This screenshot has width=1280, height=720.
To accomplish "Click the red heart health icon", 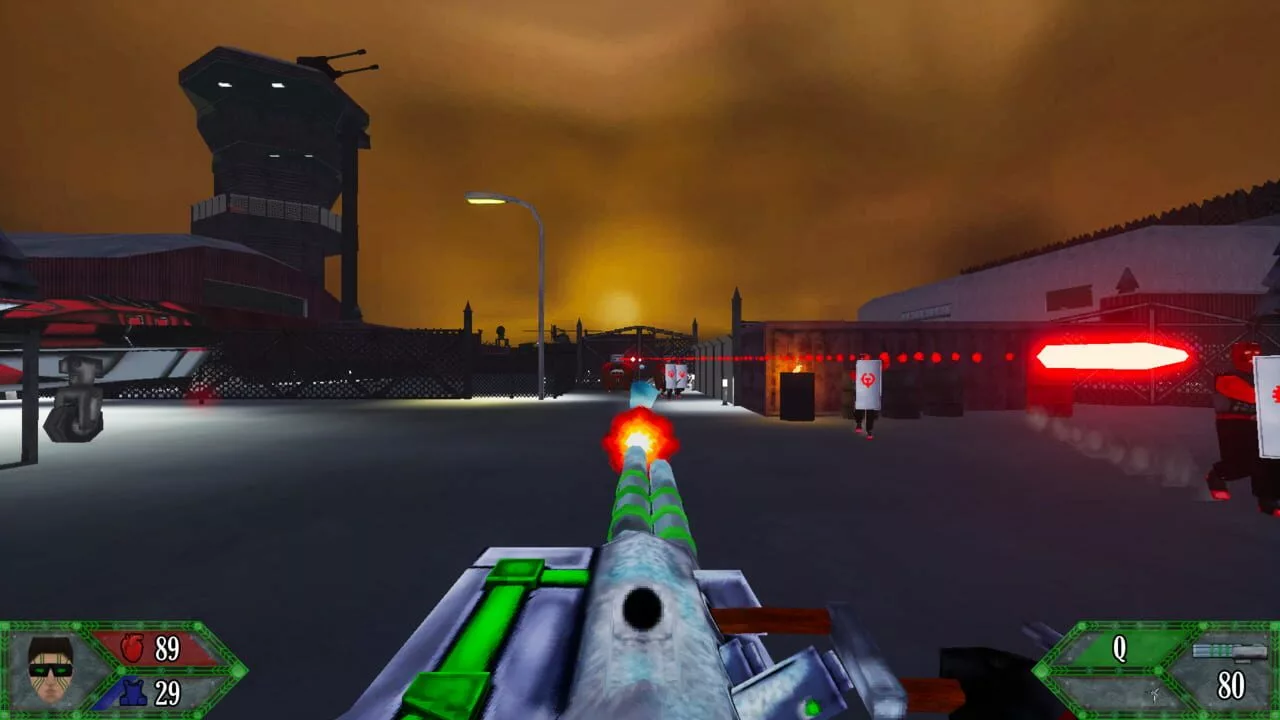I will click(x=132, y=649).
